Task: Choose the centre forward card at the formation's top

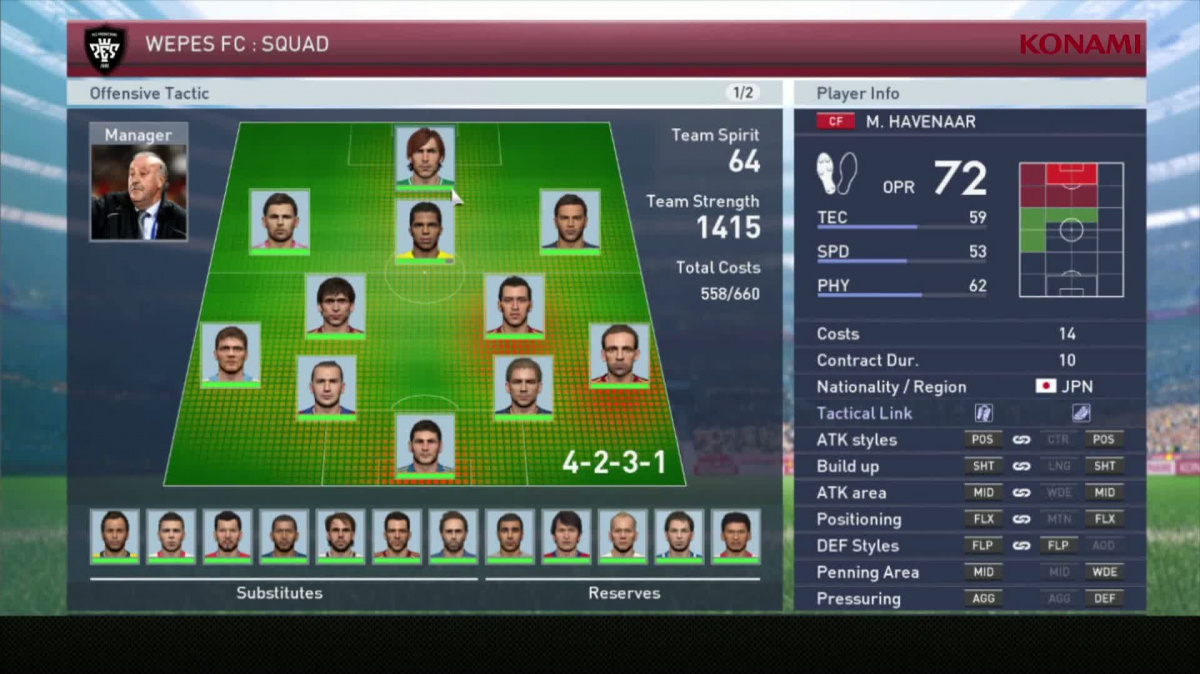Action: [x=425, y=155]
